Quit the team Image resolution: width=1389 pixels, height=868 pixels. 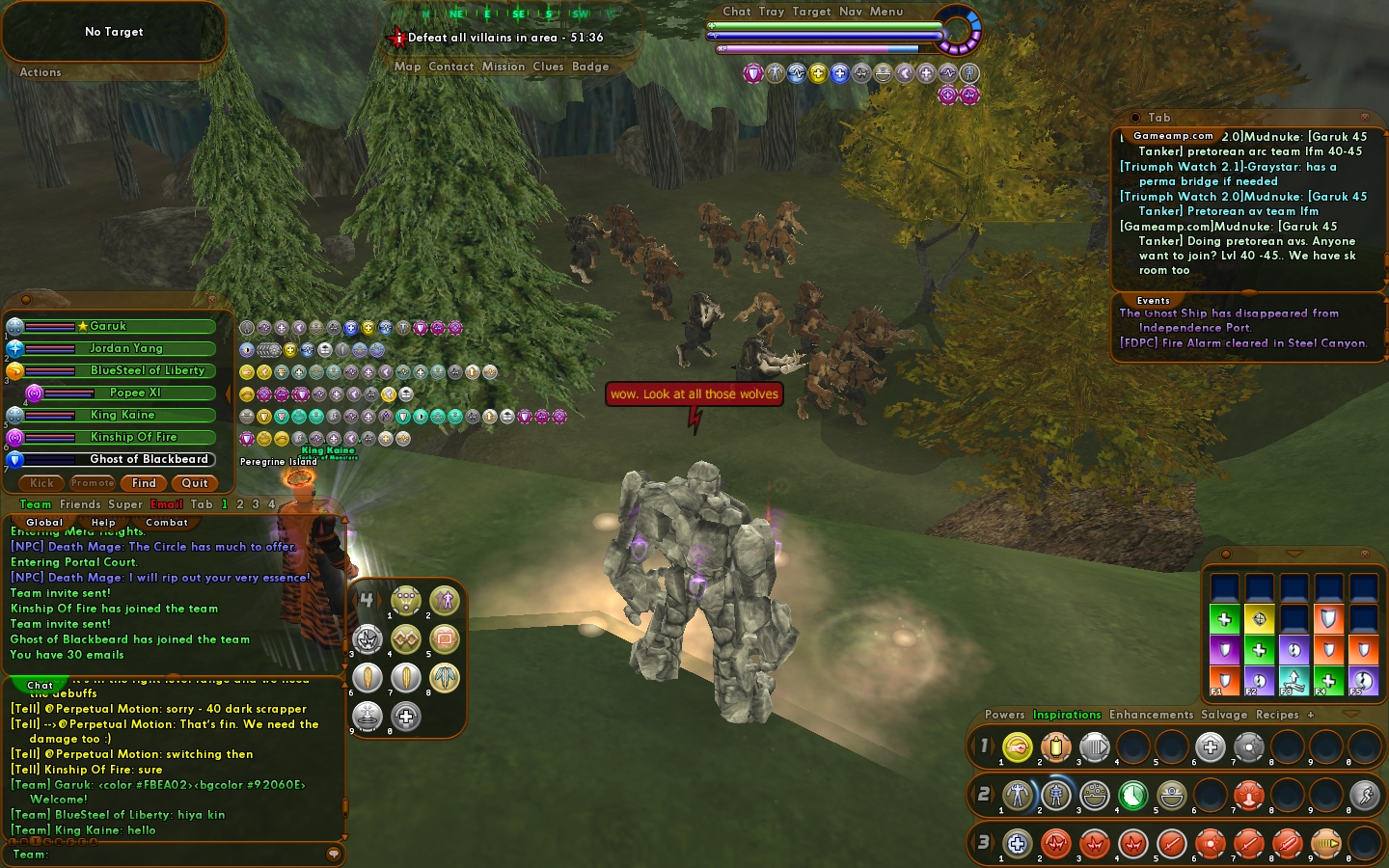195,483
